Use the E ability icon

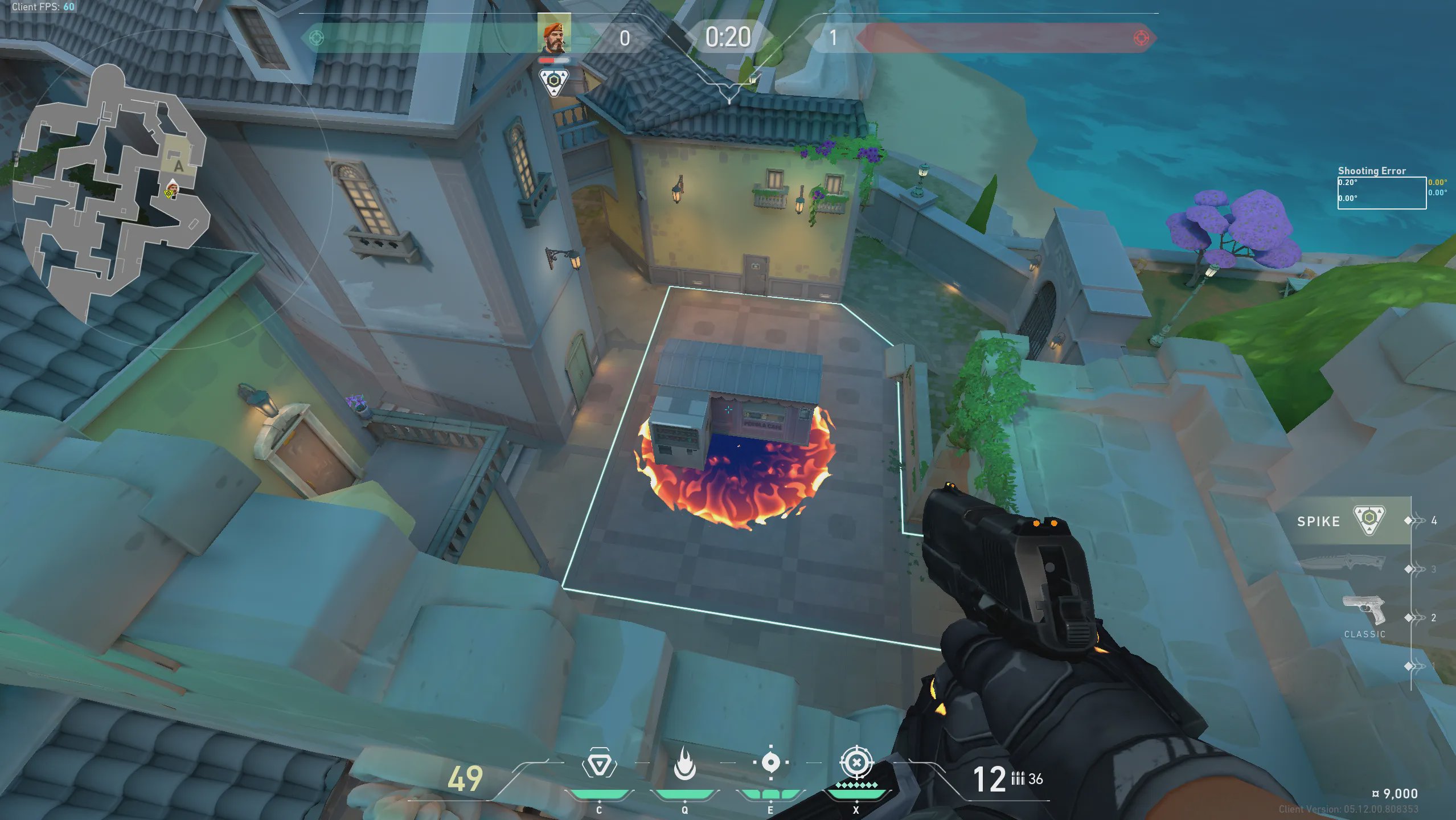point(770,762)
